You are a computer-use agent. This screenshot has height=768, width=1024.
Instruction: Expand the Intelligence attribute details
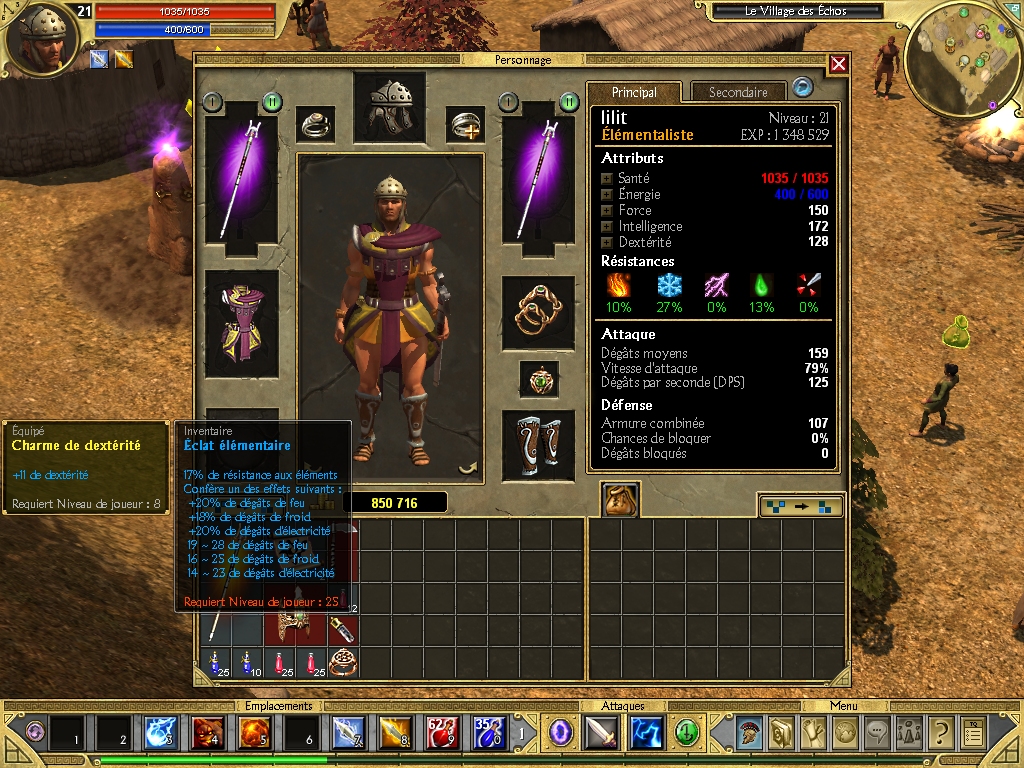606,226
